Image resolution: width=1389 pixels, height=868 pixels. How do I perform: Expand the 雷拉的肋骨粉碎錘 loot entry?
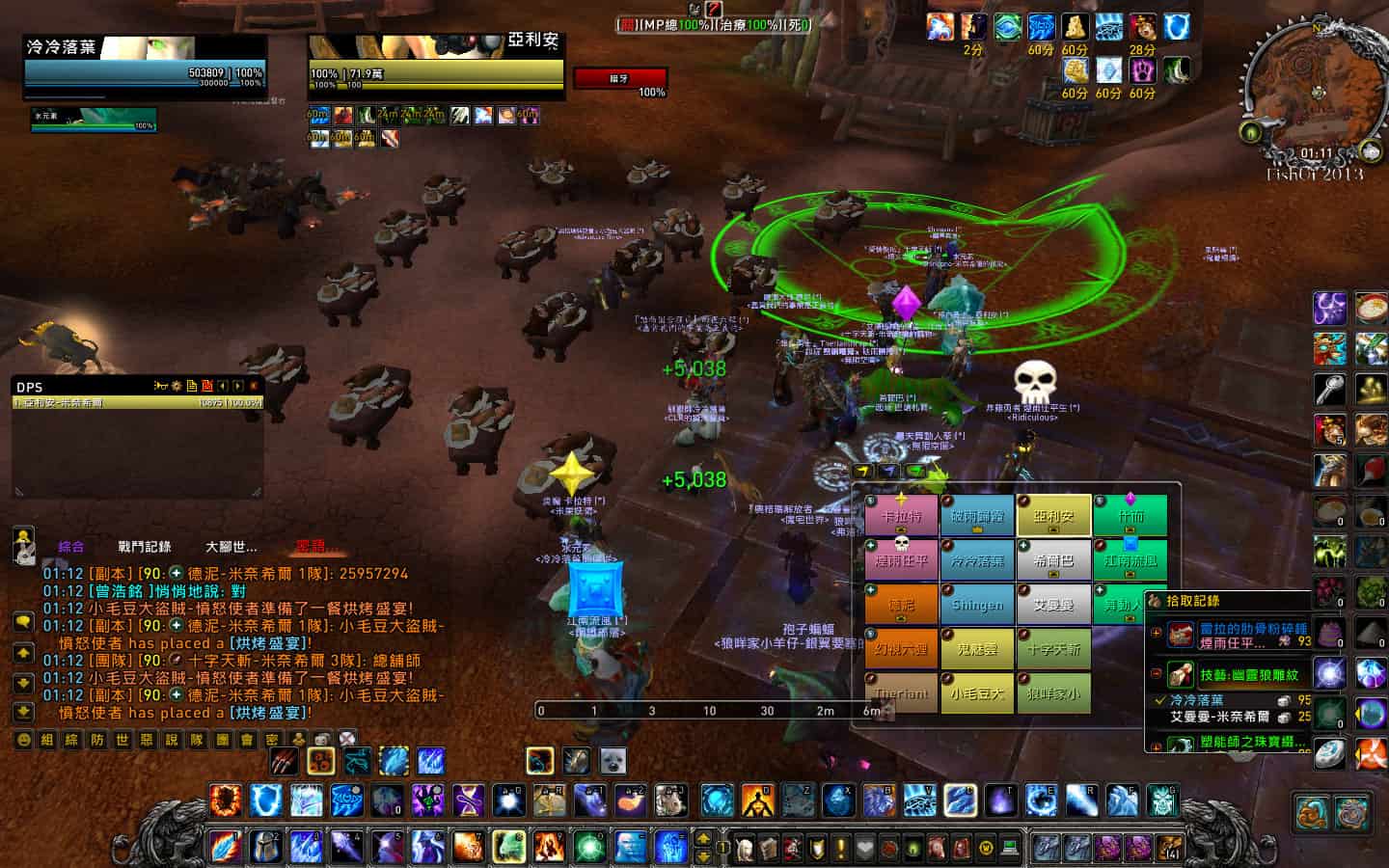click(x=1156, y=634)
